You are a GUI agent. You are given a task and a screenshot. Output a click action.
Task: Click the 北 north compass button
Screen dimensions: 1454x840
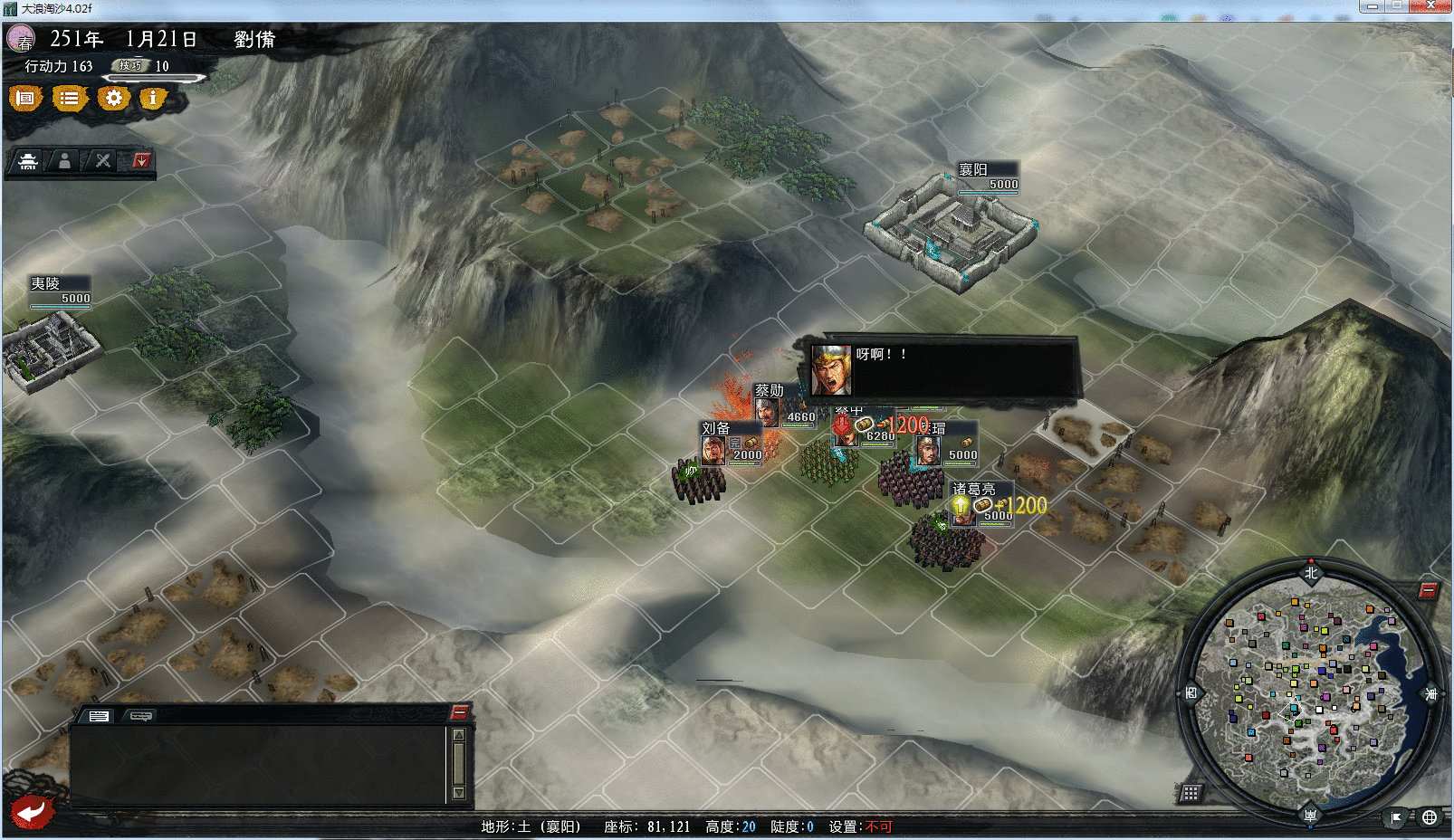pyautogui.click(x=1311, y=572)
